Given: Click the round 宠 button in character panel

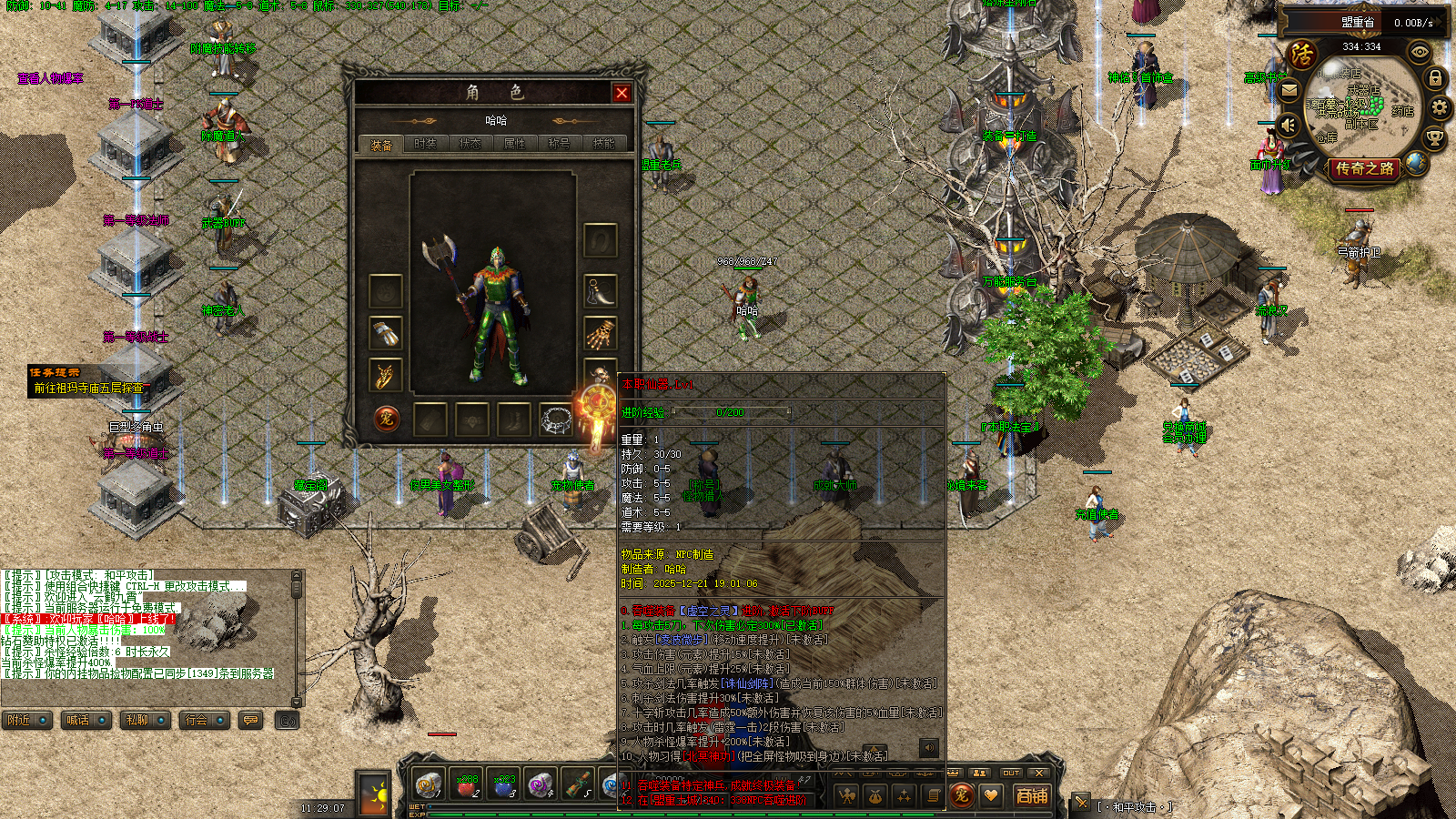Looking at the screenshot, I should (387, 420).
